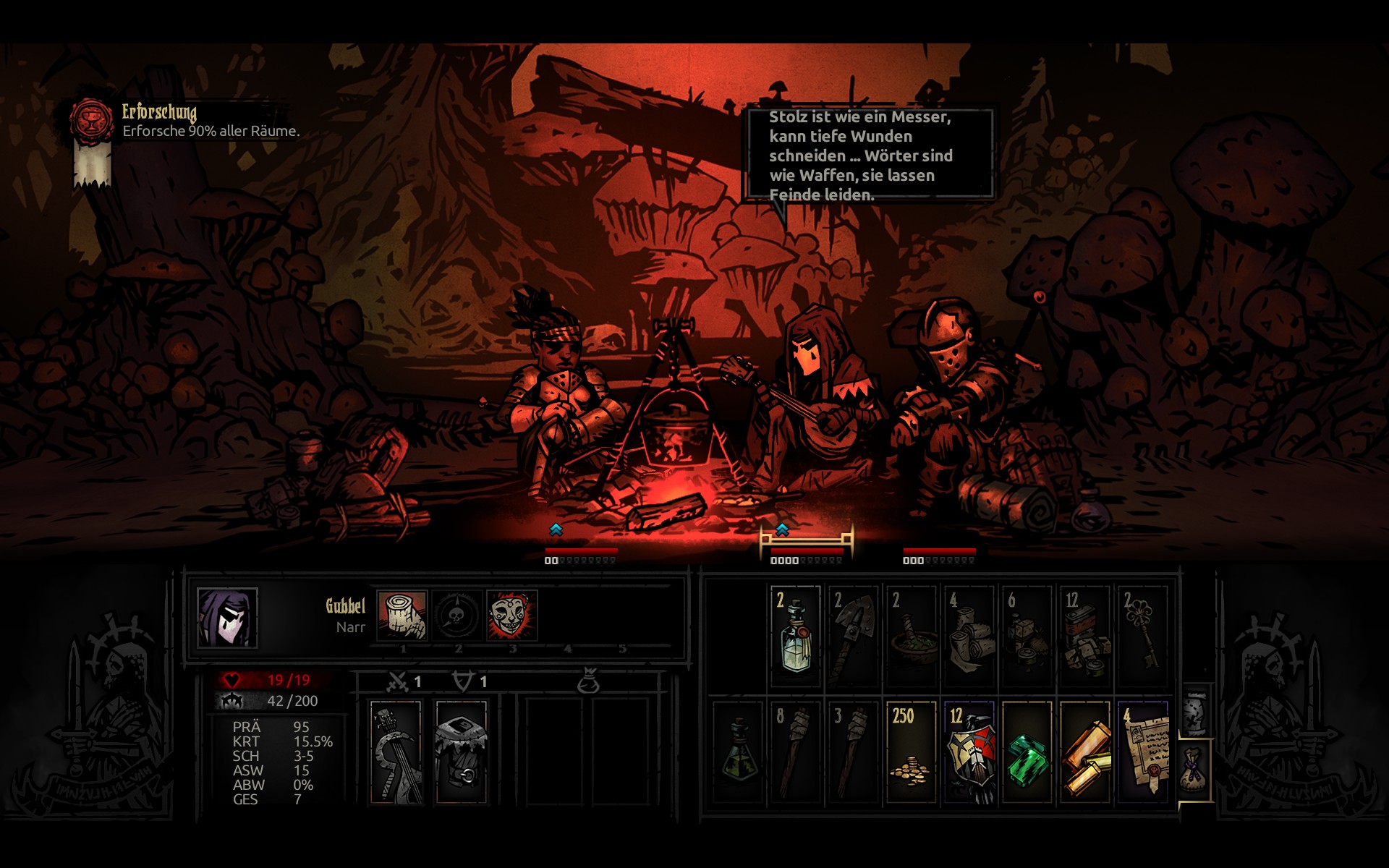
Task: Select the skull compass camping skill
Action: 457,616
